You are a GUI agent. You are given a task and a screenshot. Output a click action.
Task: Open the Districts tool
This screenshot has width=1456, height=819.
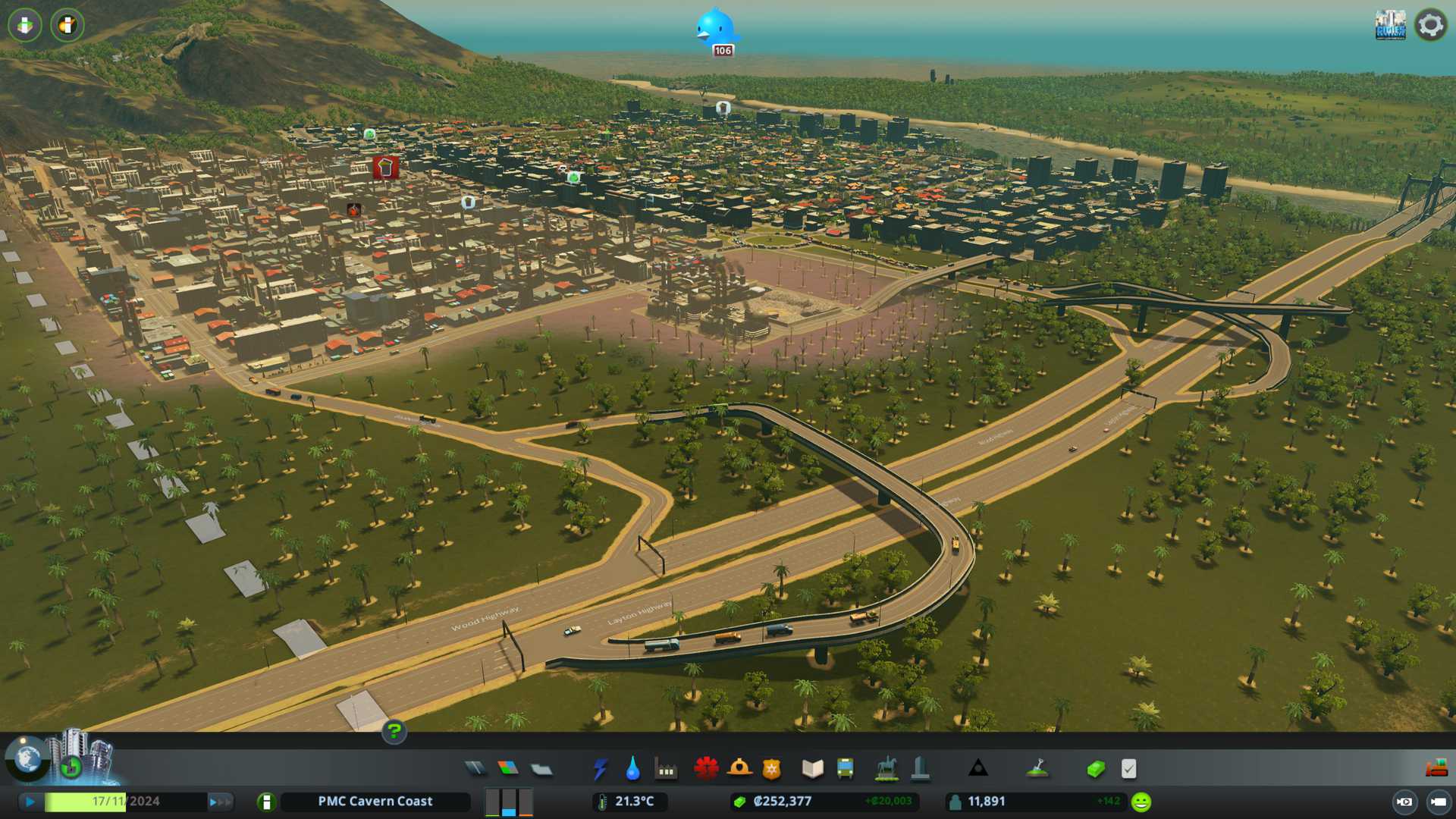pyautogui.click(x=541, y=769)
